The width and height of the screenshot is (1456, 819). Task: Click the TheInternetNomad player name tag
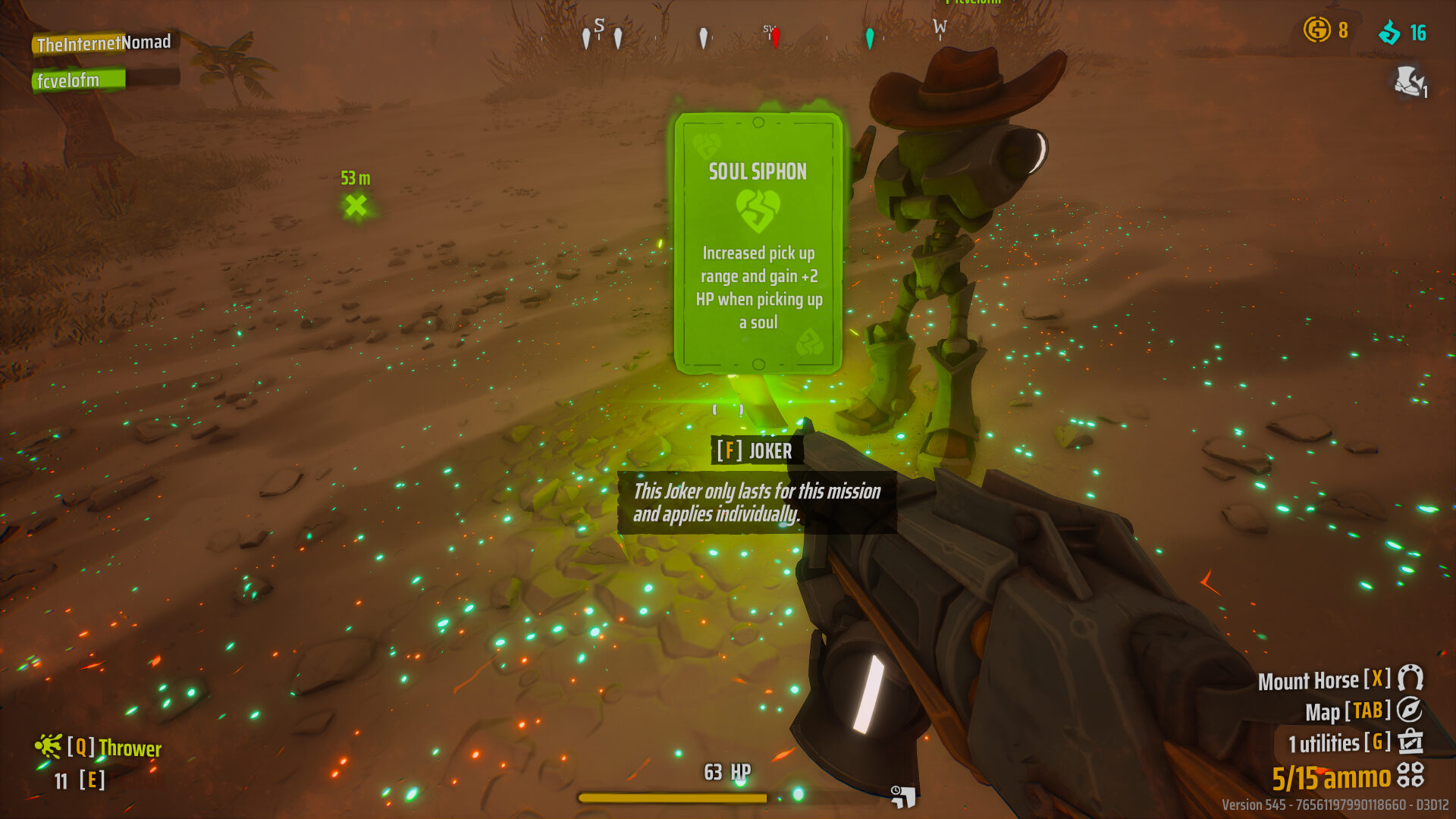coord(104,43)
